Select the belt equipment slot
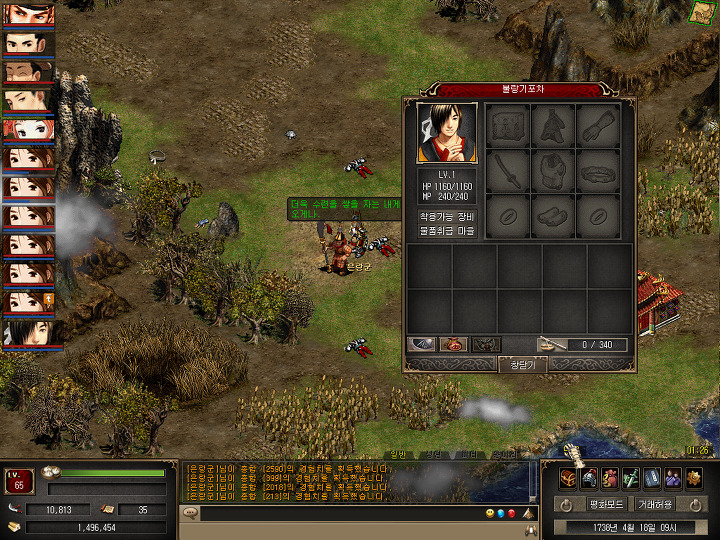Image resolution: width=720 pixels, height=540 pixels. (598, 171)
